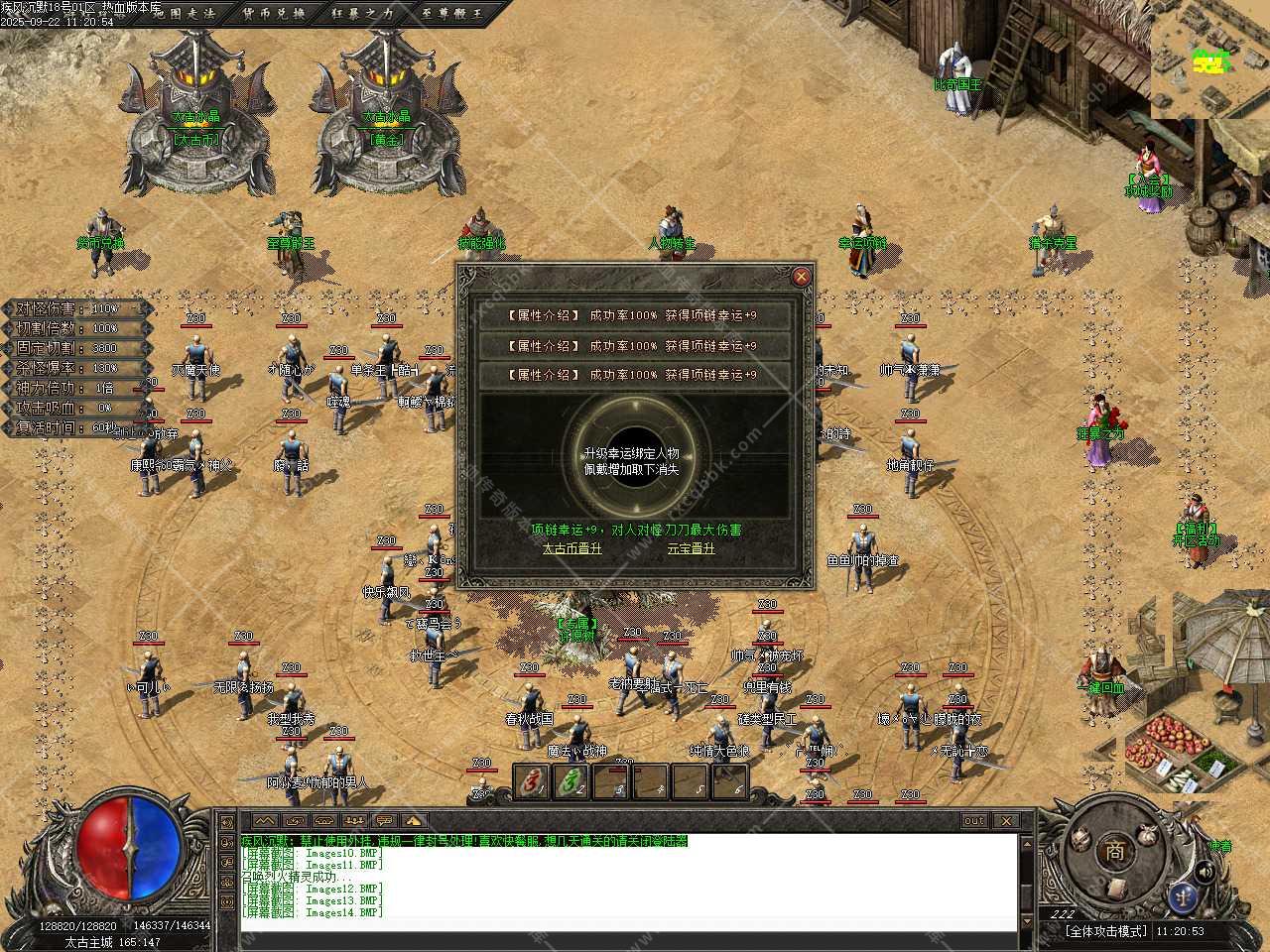The height and width of the screenshot is (952, 1270).
Task: Open the 至尊骰王 top menu
Action: pyautogui.click(x=452, y=13)
